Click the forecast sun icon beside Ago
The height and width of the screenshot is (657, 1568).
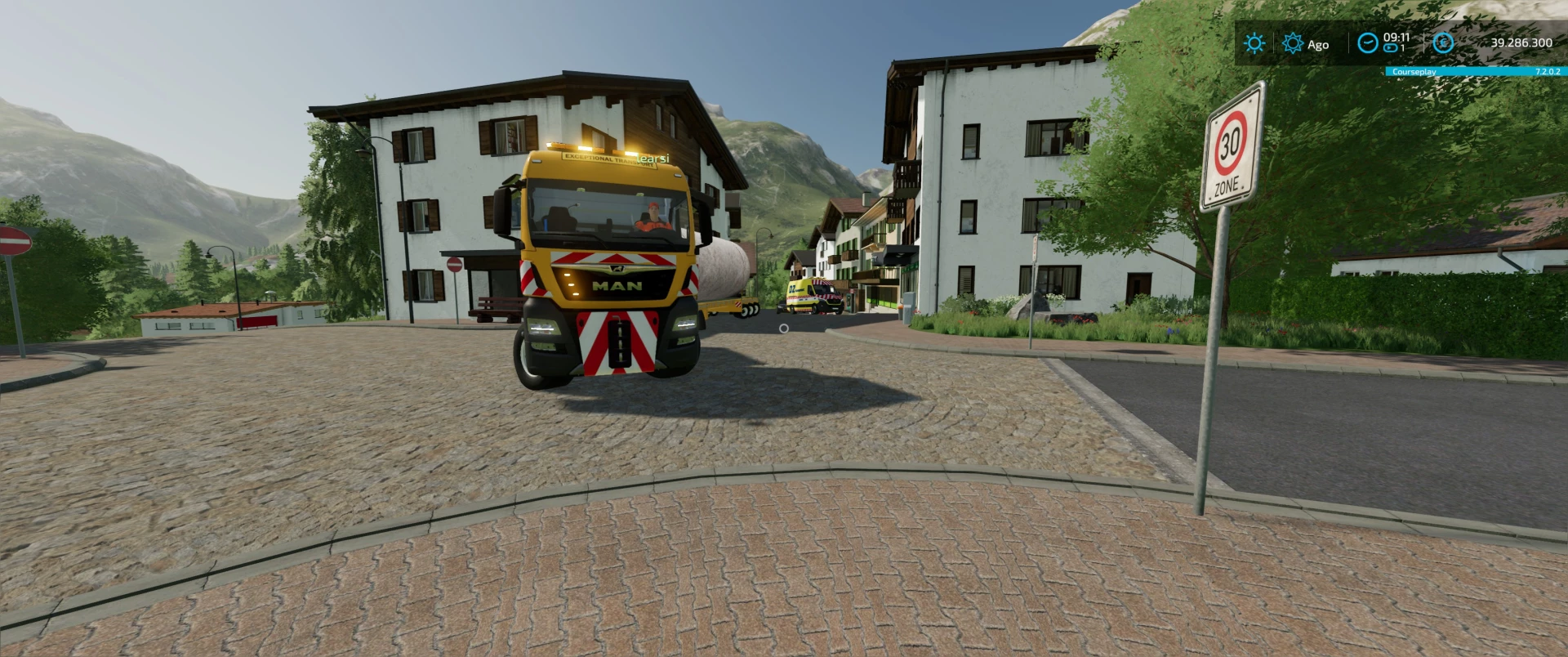tap(1292, 43)
